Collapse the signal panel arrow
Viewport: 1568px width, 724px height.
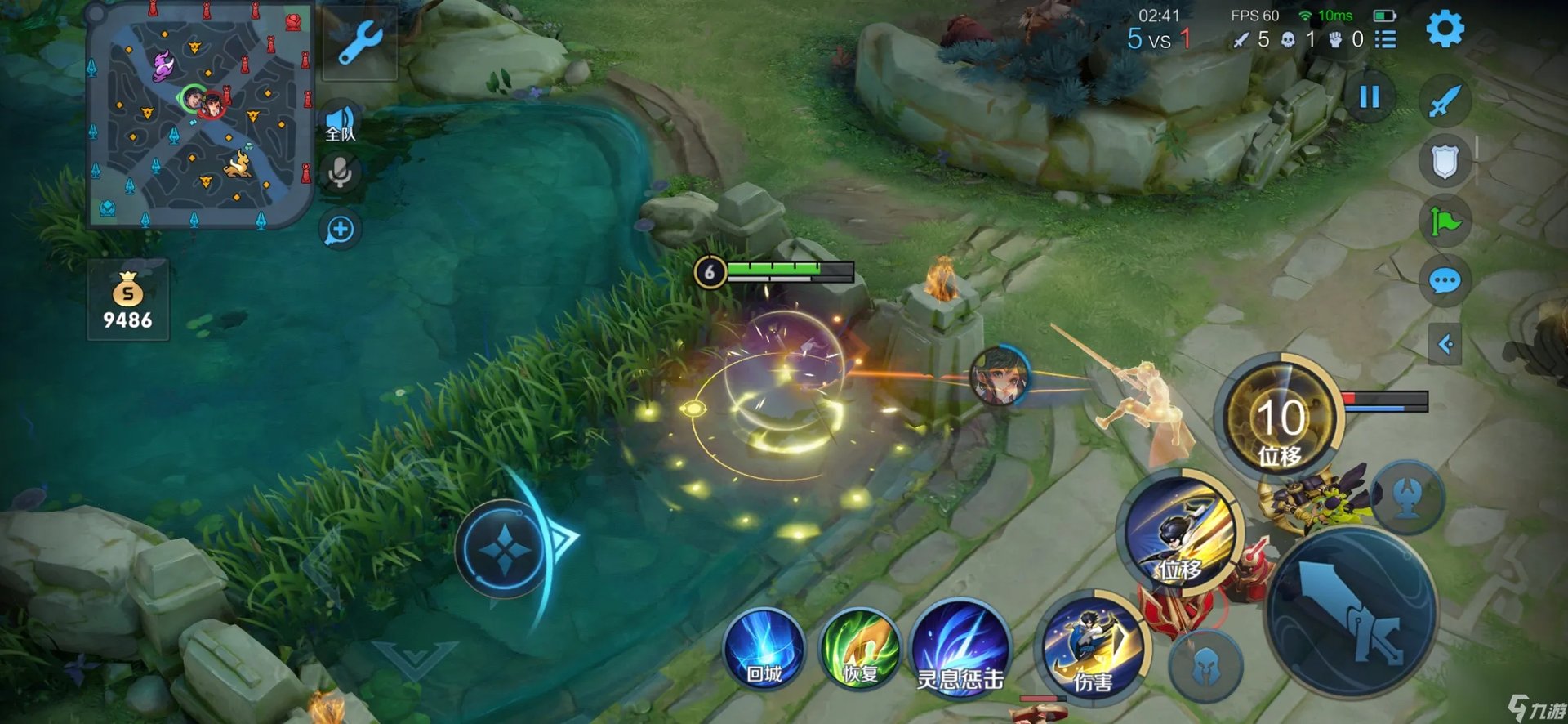1445,344
